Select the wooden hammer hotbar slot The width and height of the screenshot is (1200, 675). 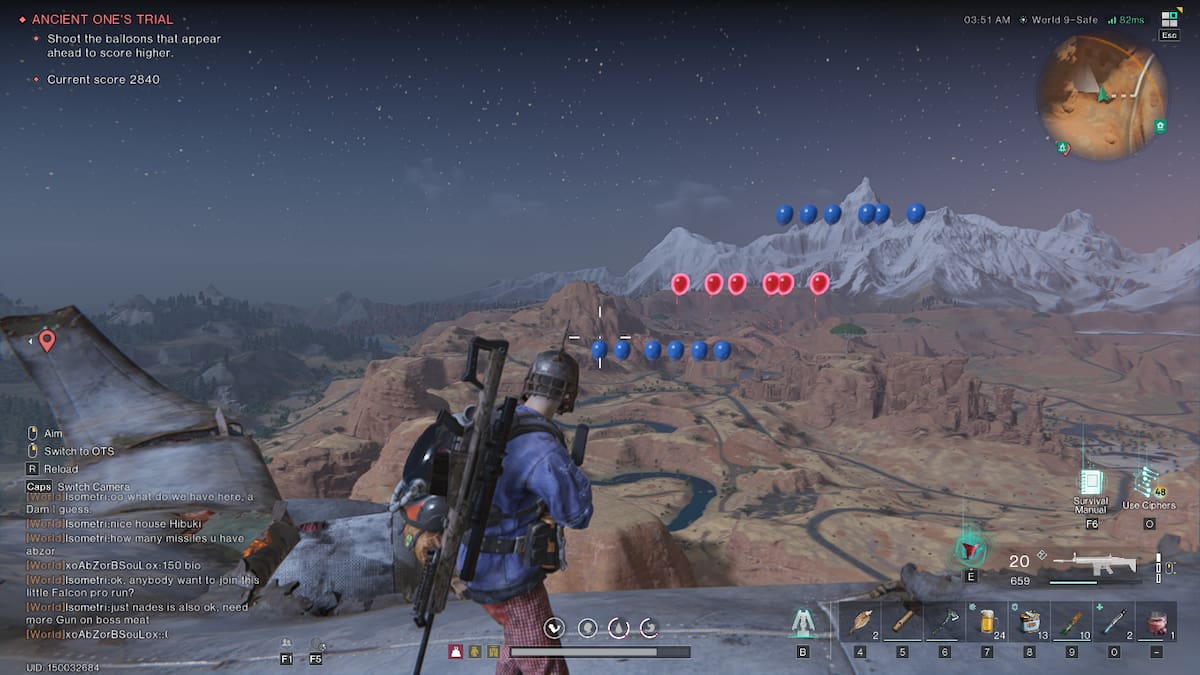pyautogui.click(x=902, y=622)
